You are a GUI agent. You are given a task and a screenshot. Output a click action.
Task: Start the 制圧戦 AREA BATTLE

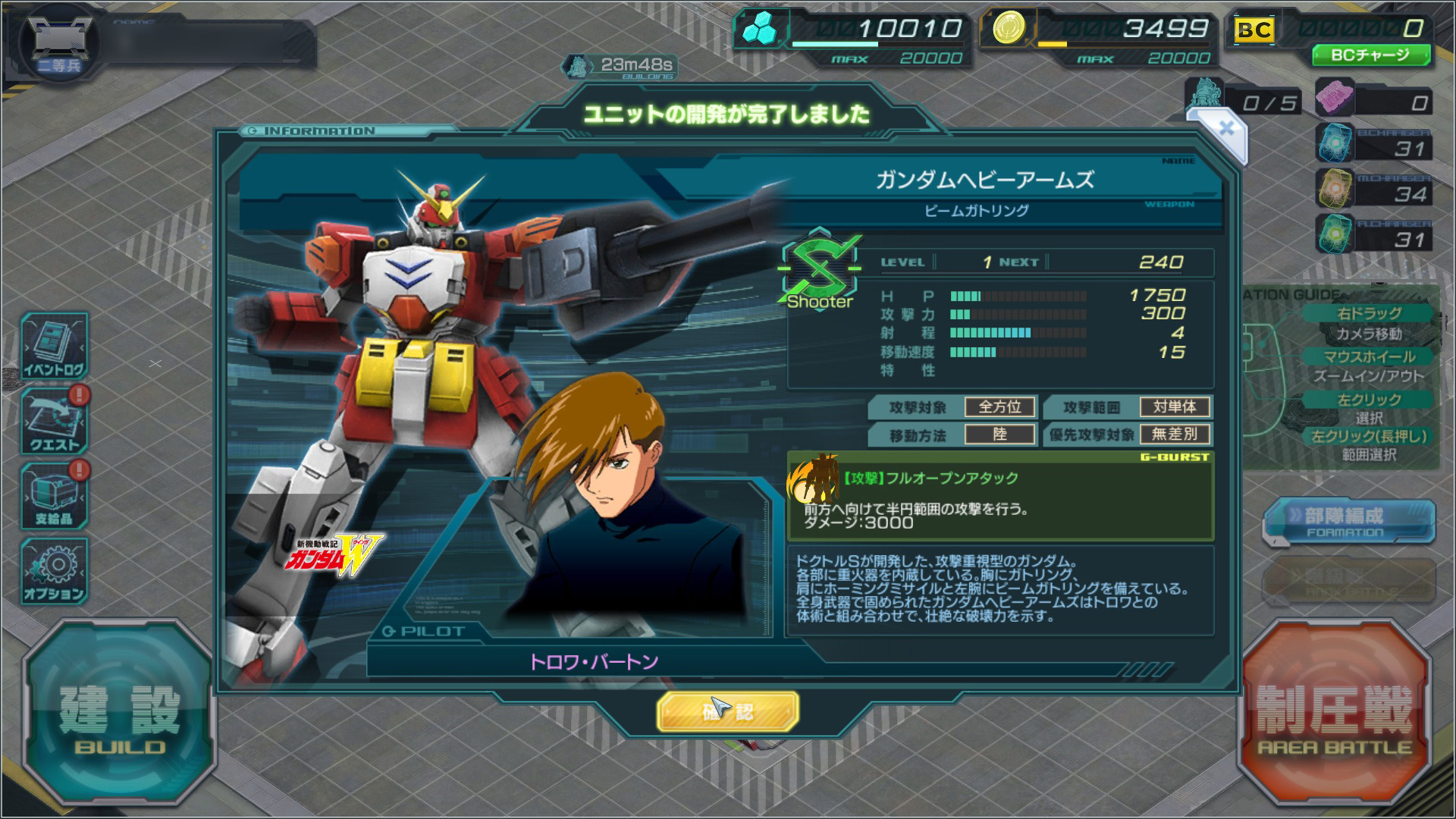[x=1335, y=717]
